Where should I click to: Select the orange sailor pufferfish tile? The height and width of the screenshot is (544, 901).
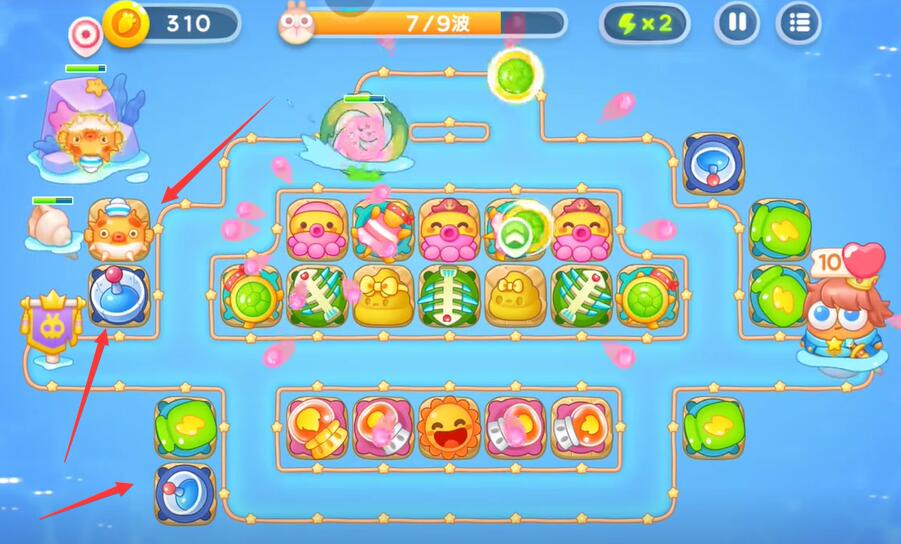(118, 230)
